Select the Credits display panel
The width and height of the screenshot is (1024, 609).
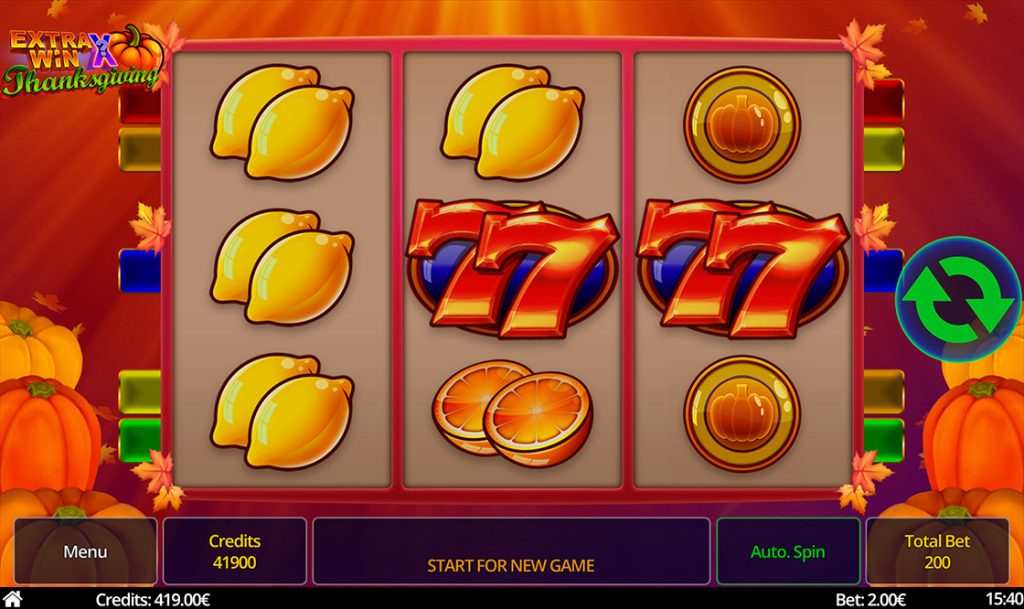pos(235,551)
